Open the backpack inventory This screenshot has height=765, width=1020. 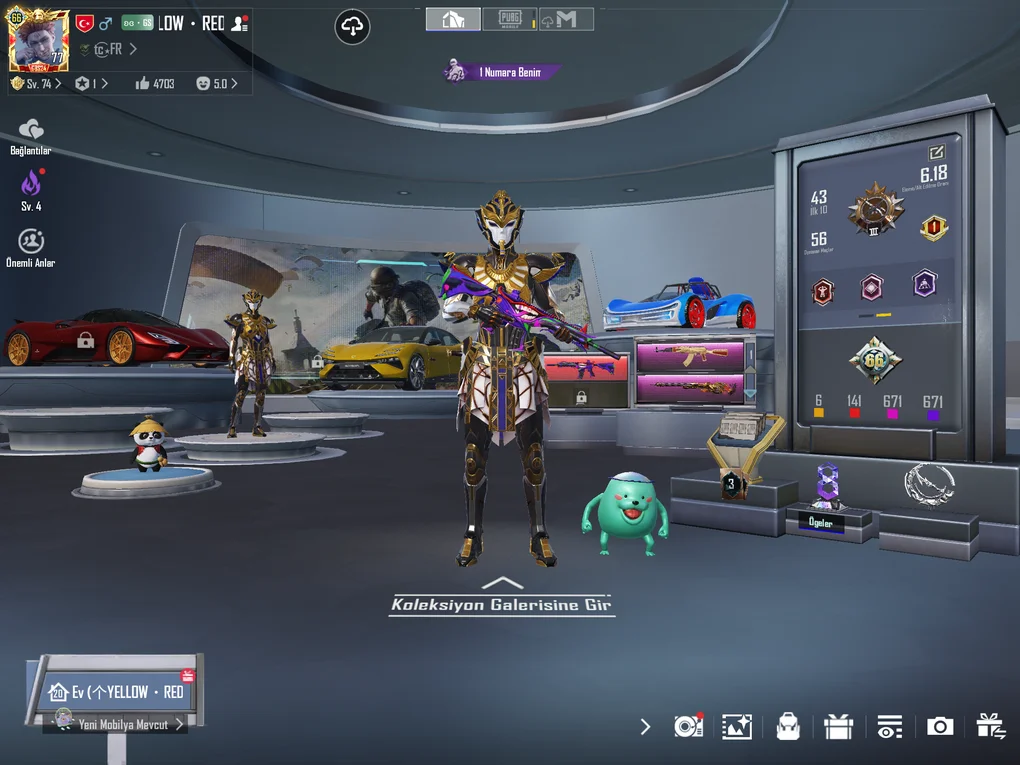pos(788,727)
